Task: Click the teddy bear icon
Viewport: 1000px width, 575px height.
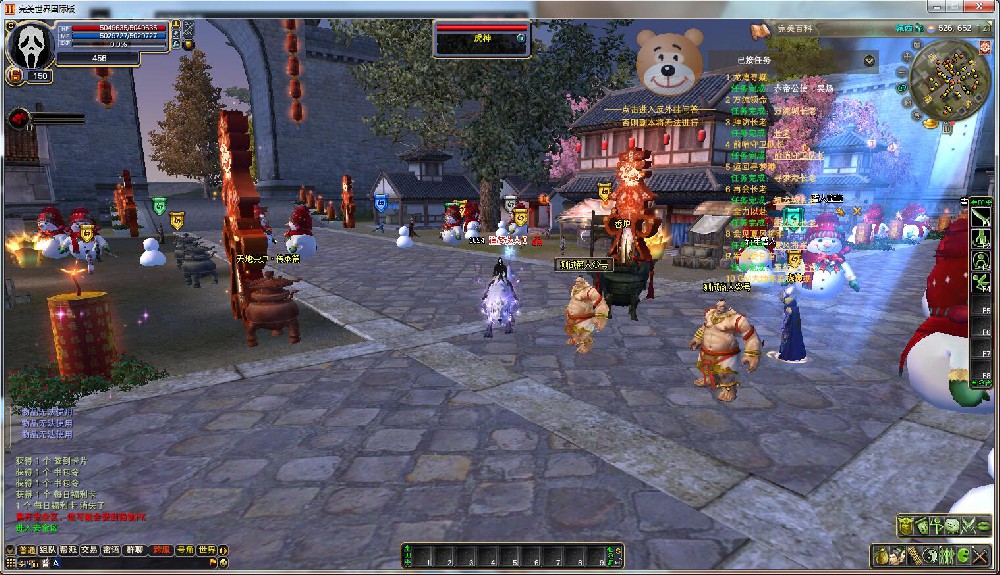Action: point(669,60)
